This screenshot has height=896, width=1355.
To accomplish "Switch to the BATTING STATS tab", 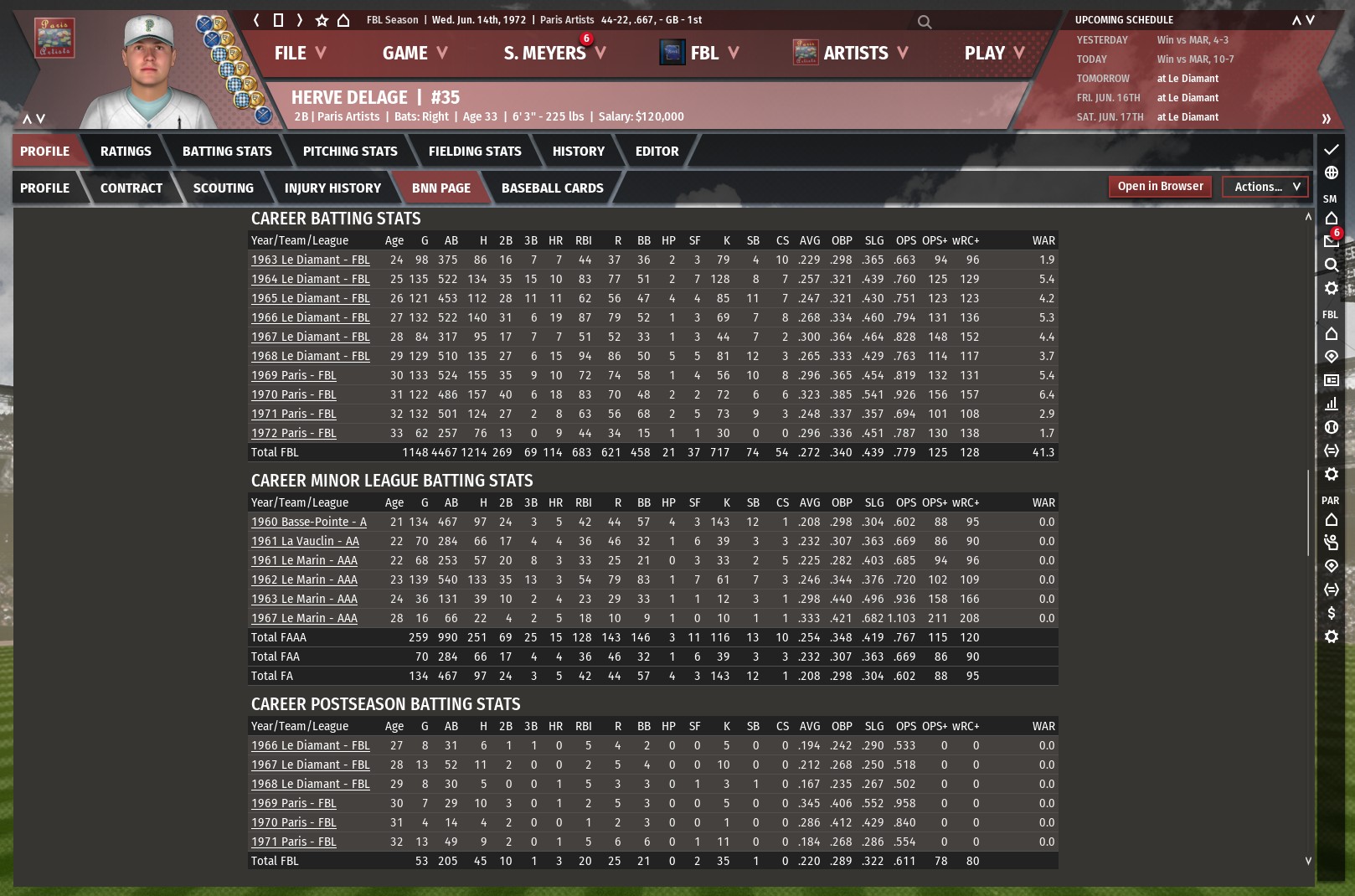I will tap(227, 152).
